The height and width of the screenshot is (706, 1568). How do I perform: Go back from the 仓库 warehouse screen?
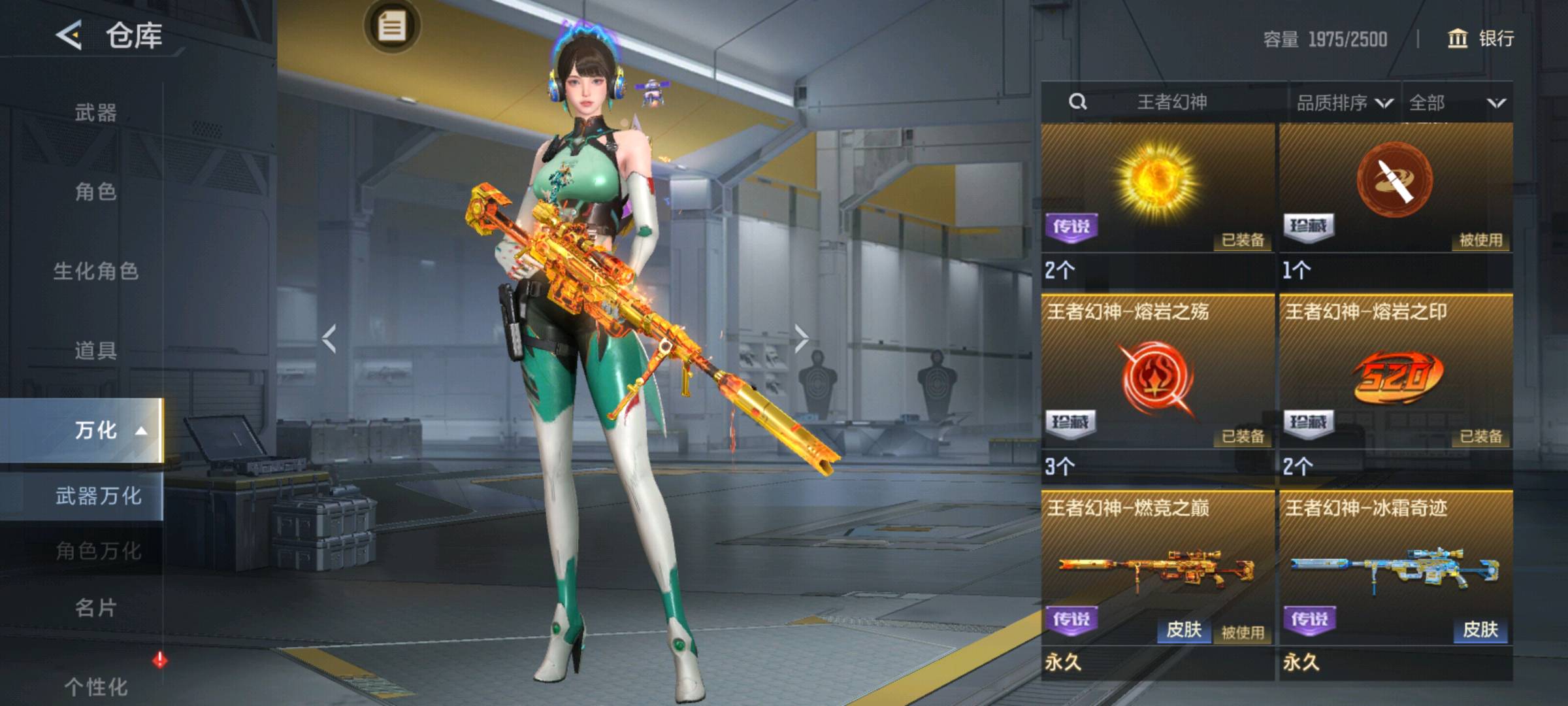point(70,35)
